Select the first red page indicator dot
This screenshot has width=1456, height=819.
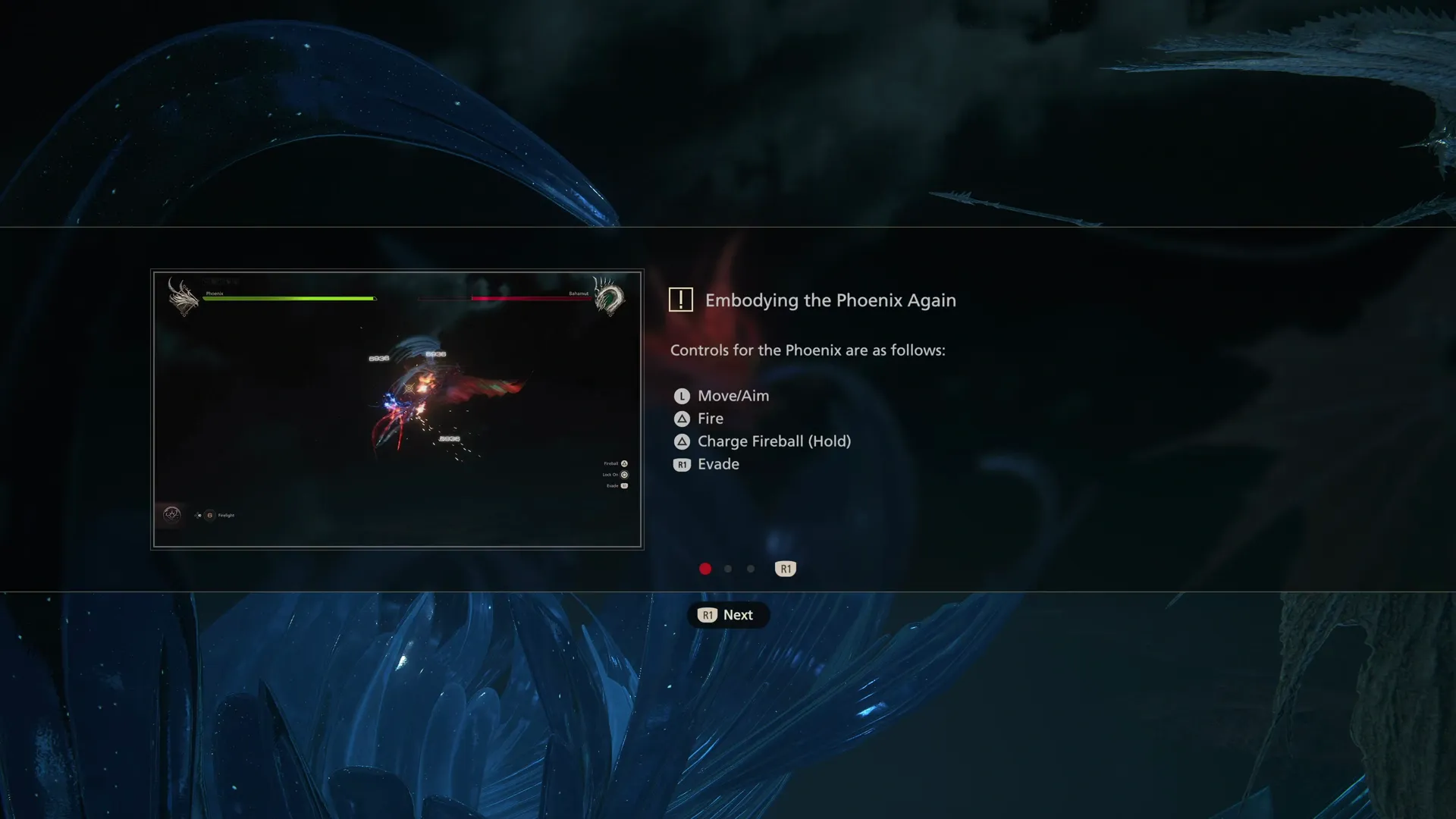[705, 568]
